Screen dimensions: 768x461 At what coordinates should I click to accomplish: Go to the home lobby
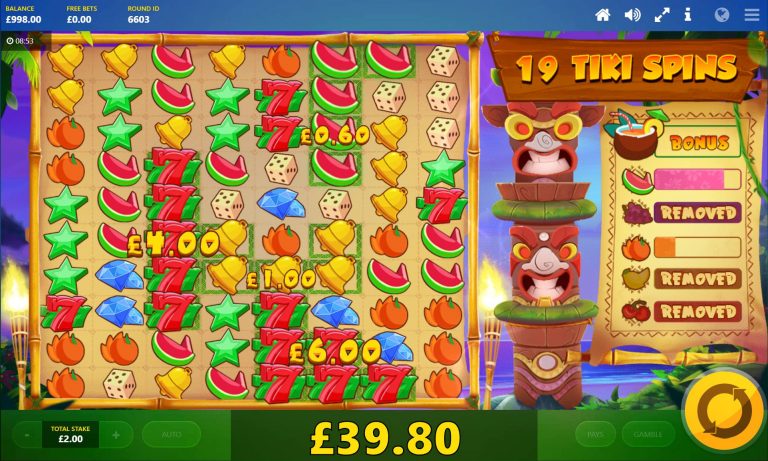coord(603,15)
